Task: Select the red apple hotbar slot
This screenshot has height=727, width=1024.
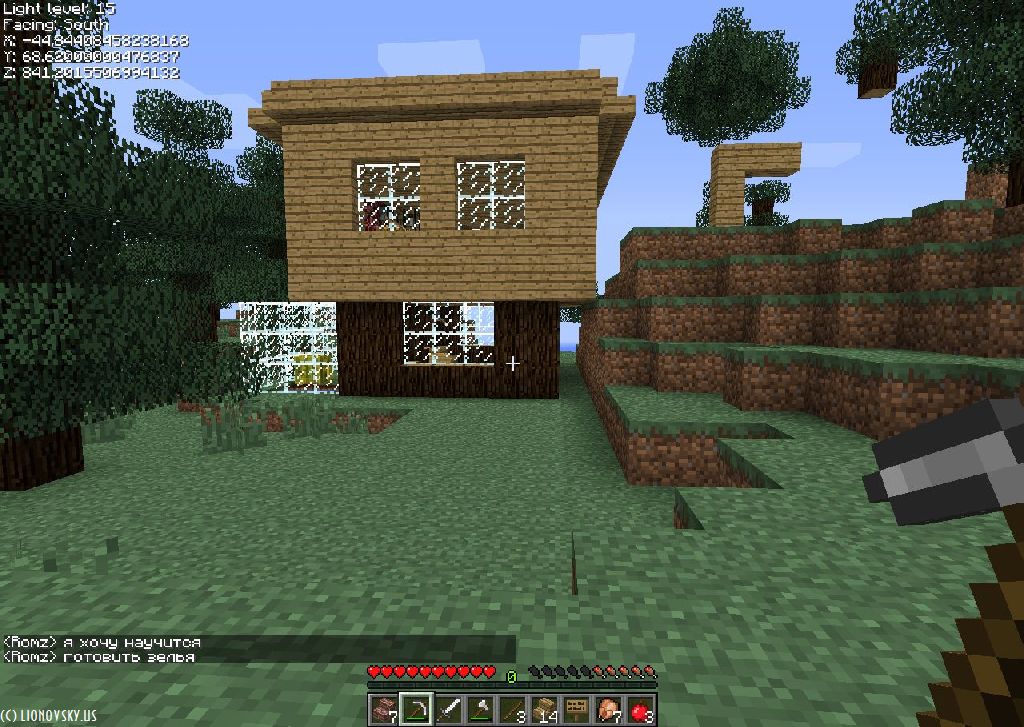Action: point(640,709)
